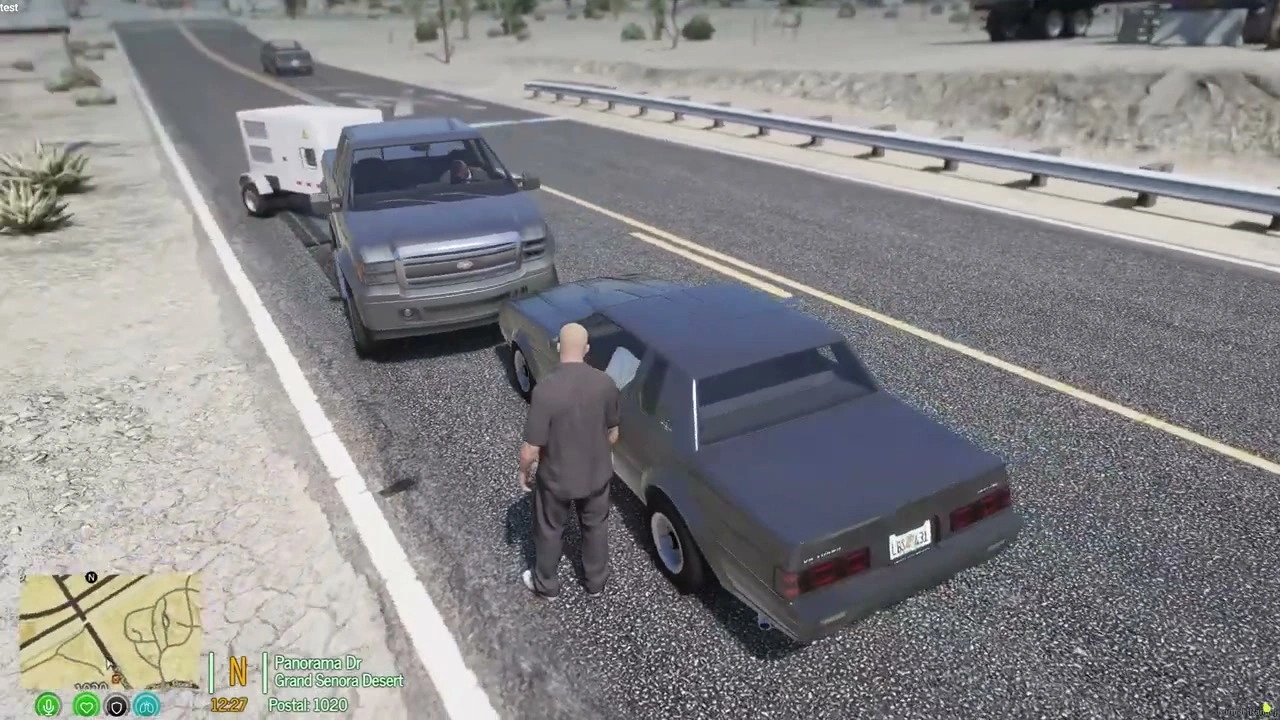The width and height of the screenshot is (1280, 720).
Task: Select the lungs stamina icon
Action: [146, 706]
